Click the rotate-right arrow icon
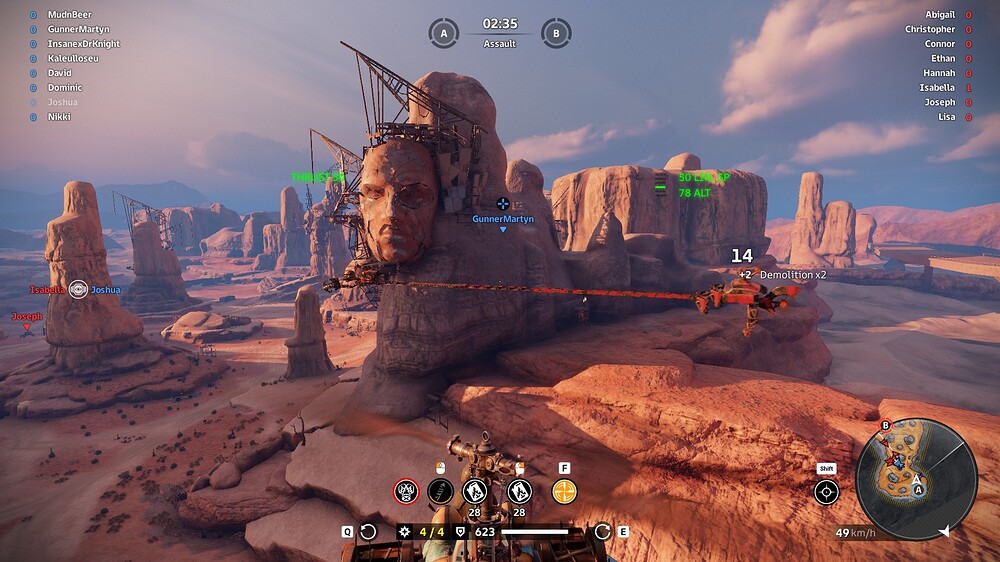1000x562 pixels. click(602, 532)
